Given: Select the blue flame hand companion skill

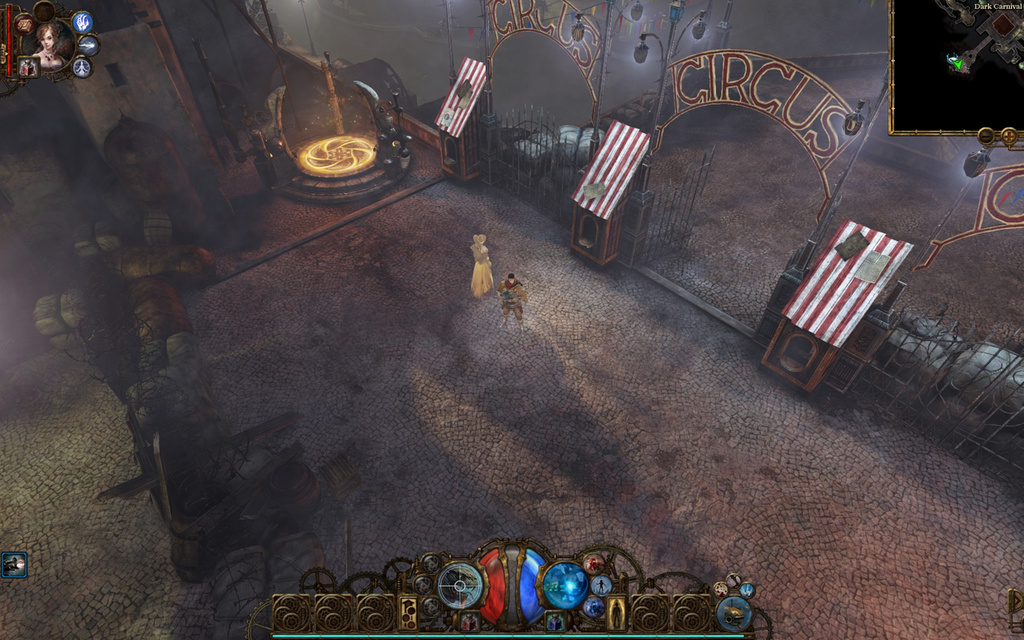Looking at the screenshot, I should (82, 22).
